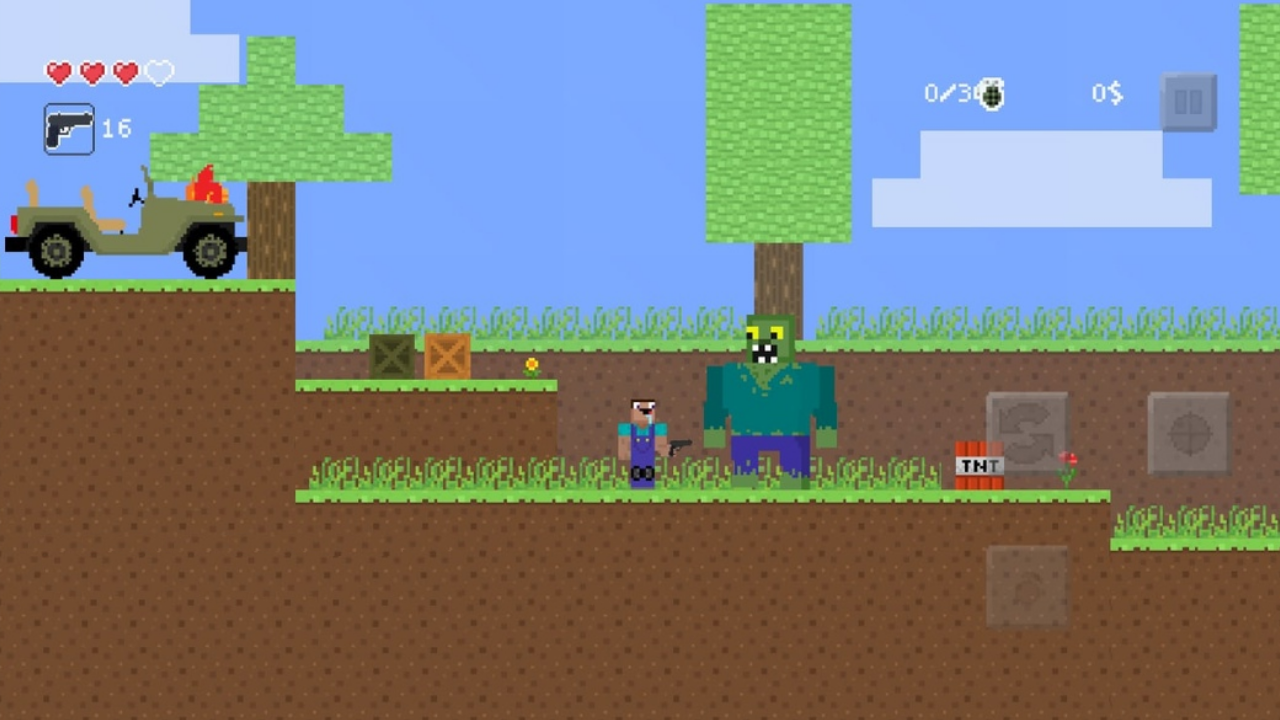Click the flaming engine on the jeep
Viewport: 1280px width, 720px height.
click(x=204, y=185)
